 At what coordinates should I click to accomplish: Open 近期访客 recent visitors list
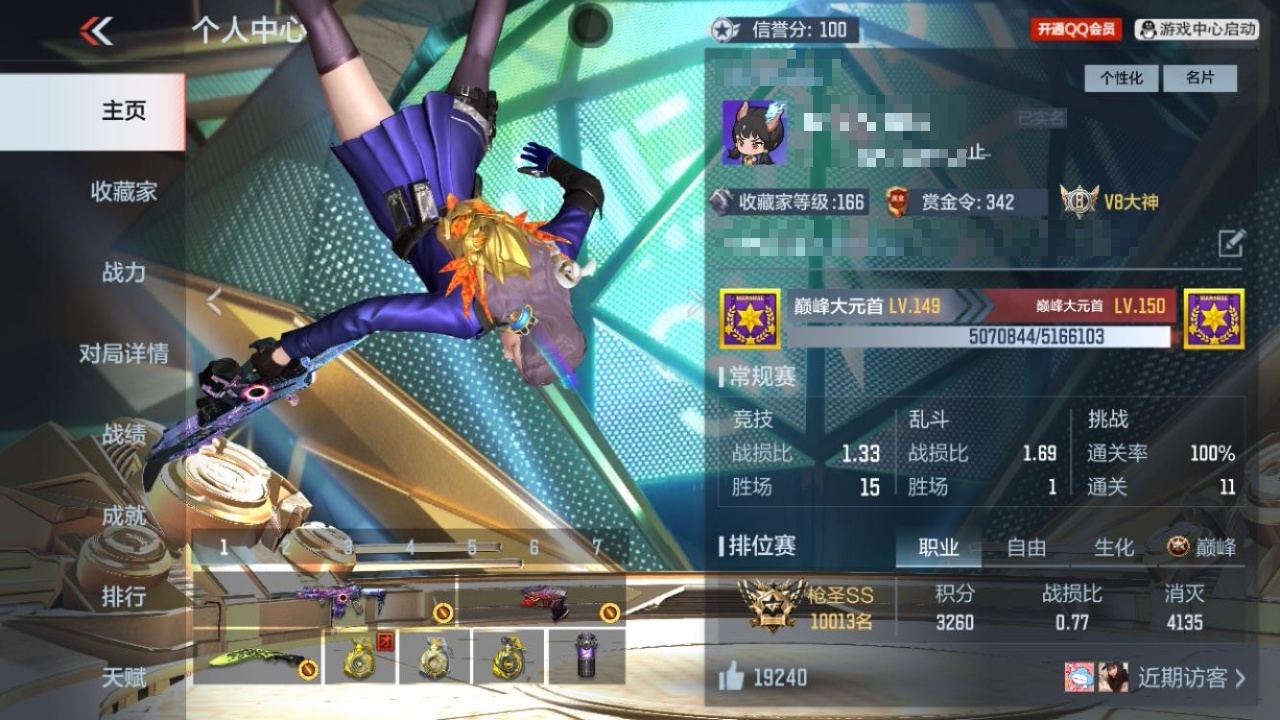click(x=1190, y=678)
